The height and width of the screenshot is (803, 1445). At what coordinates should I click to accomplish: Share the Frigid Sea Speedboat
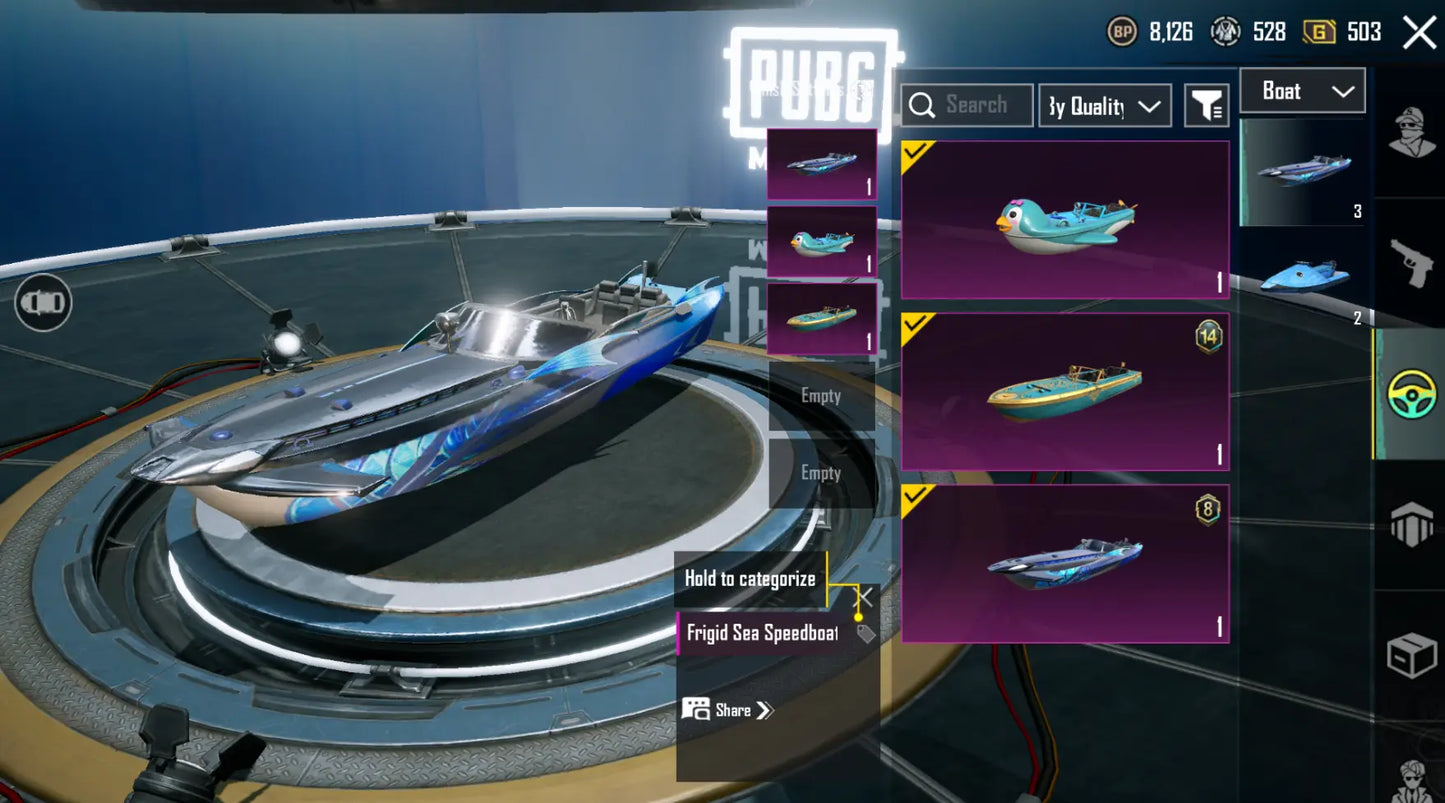728,710
